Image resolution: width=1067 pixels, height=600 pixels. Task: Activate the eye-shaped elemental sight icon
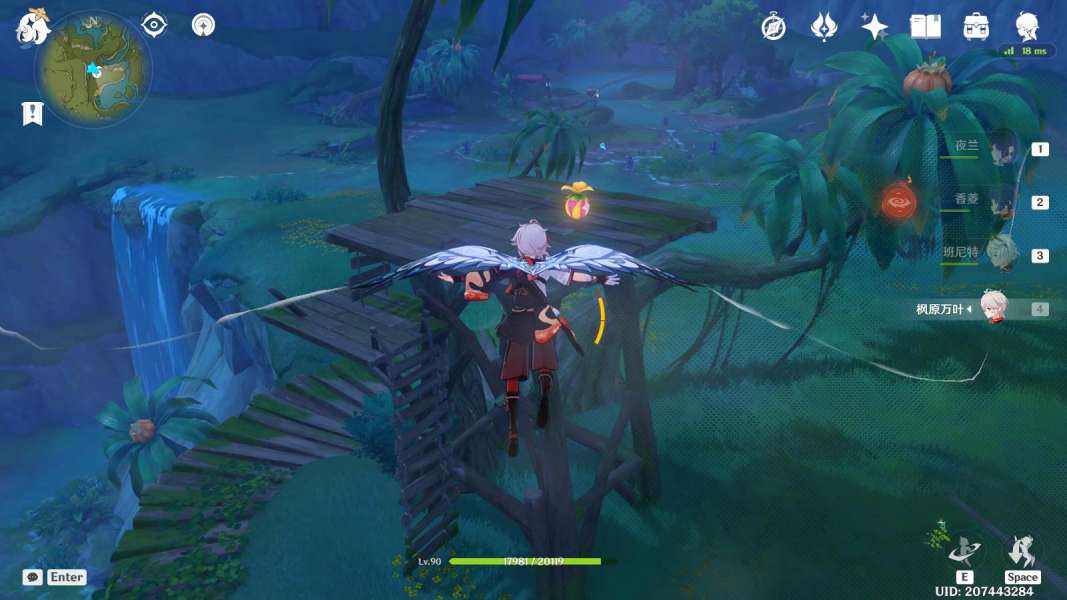(x=154, y=24)
